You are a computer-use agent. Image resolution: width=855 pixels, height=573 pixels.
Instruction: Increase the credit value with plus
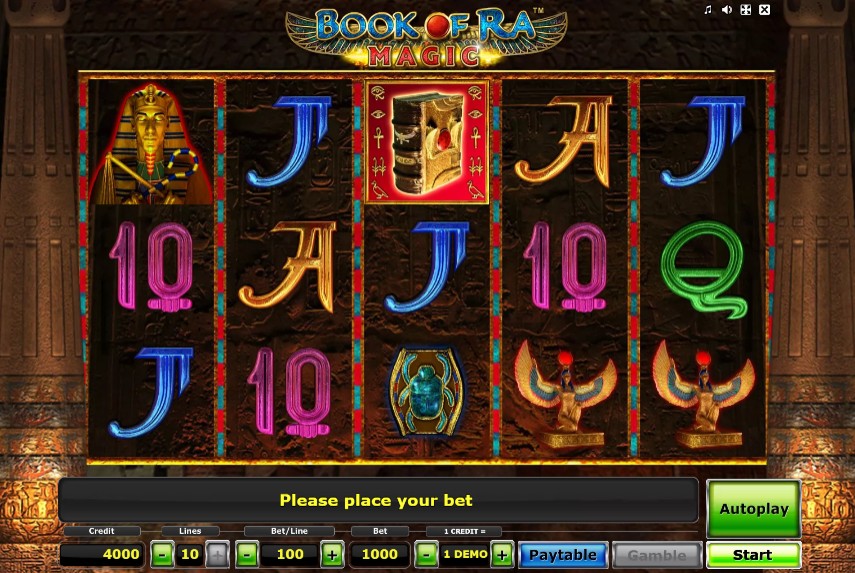(501, 554)
